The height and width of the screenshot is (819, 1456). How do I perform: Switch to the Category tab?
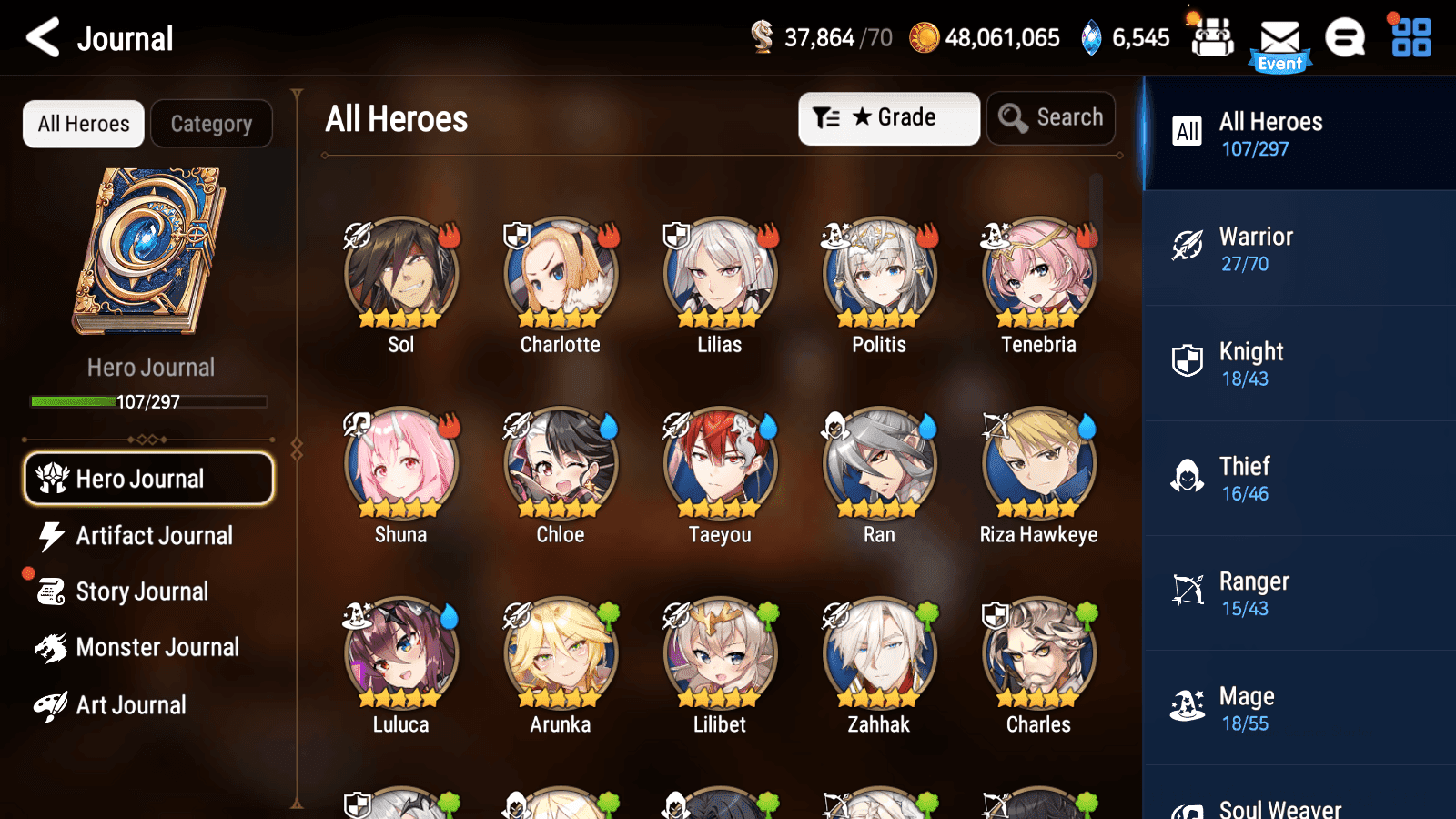[212, 124]
